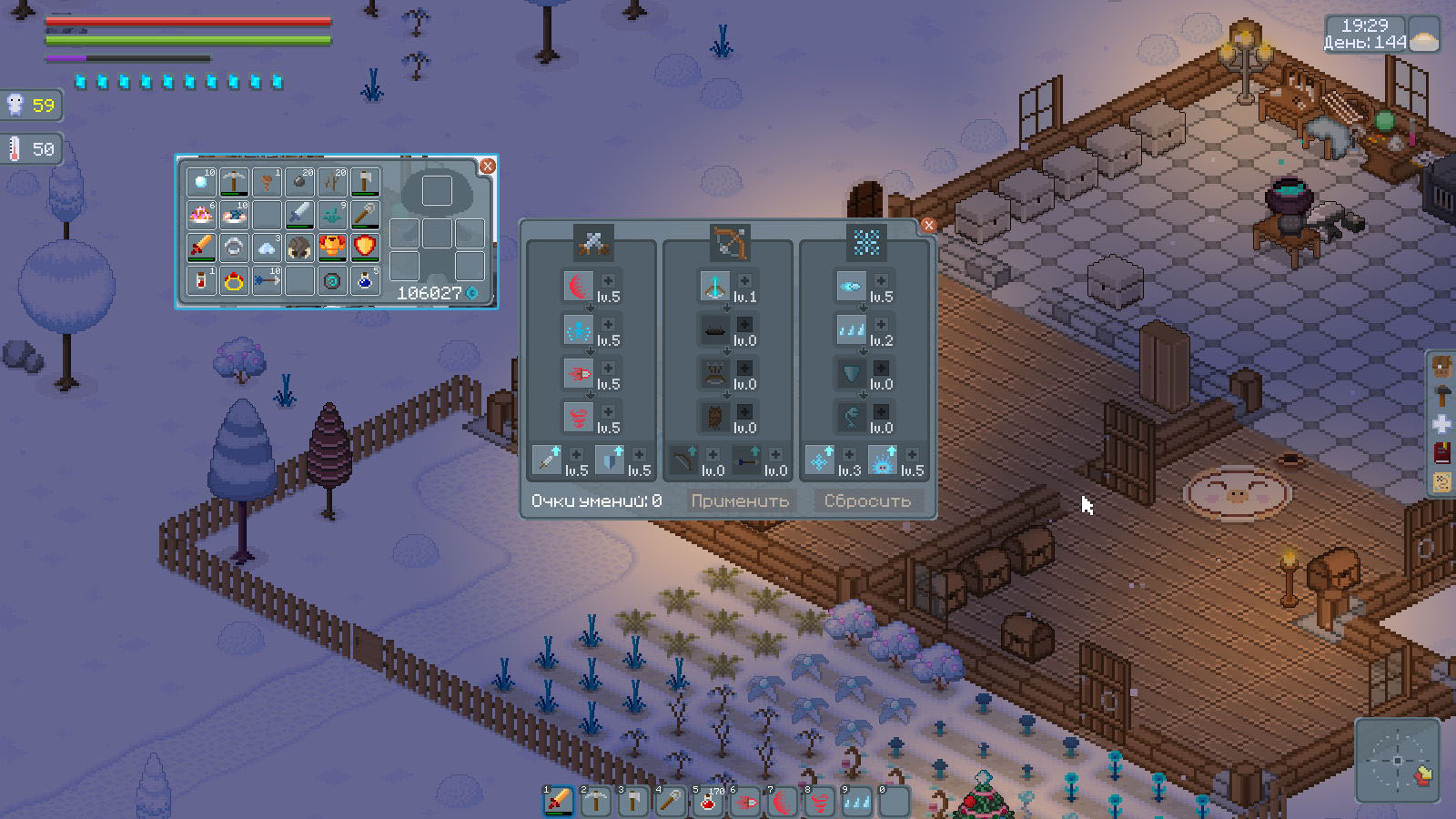This screenshot has height=819, width=1456.
Task: Reset skills with the Сбросить button
Action: pos(866,500)
